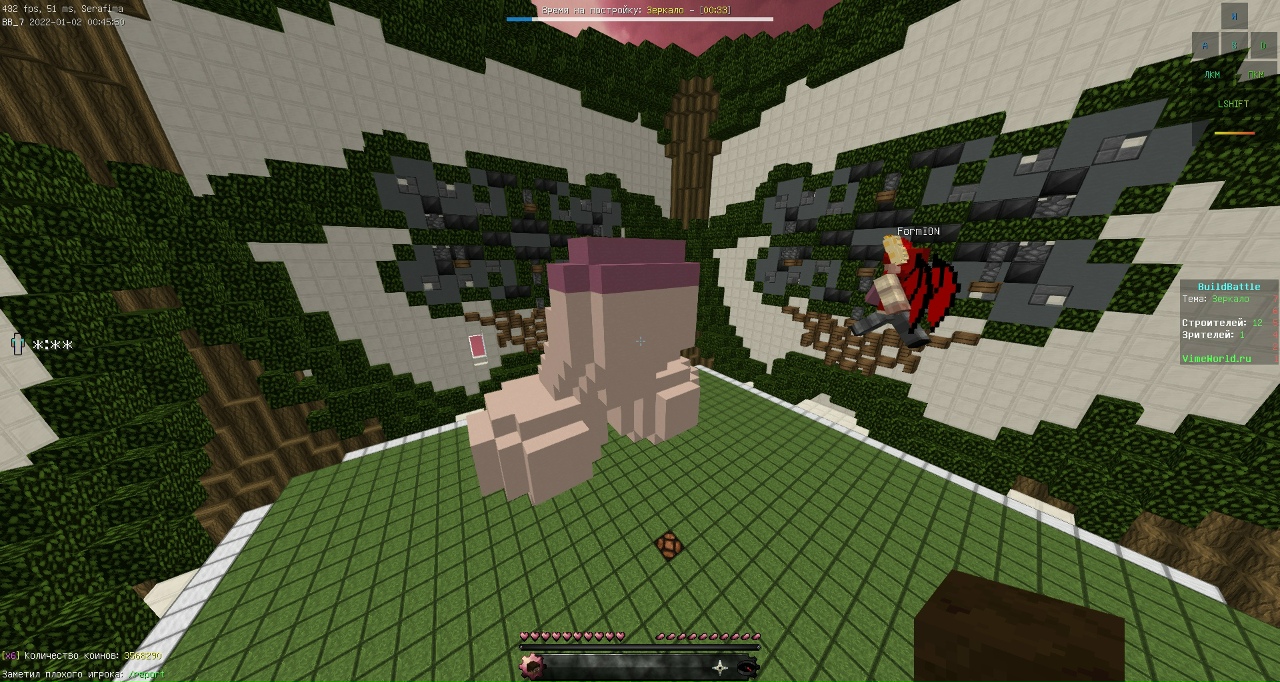The image size is (1280, 682).
Task: Select the nether star hotbar slot
Action: (720, 667)
